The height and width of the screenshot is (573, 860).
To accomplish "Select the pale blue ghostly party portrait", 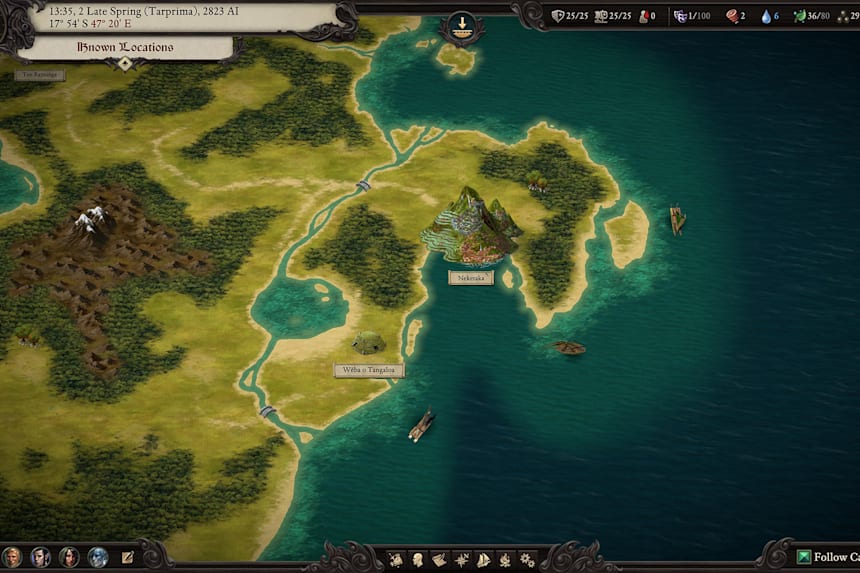I will coord(98,557).
